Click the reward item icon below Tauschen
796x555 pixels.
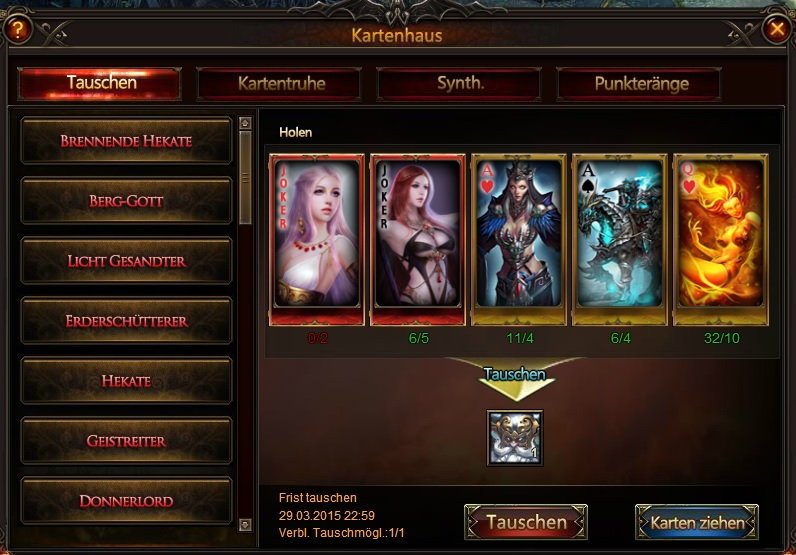515,438
